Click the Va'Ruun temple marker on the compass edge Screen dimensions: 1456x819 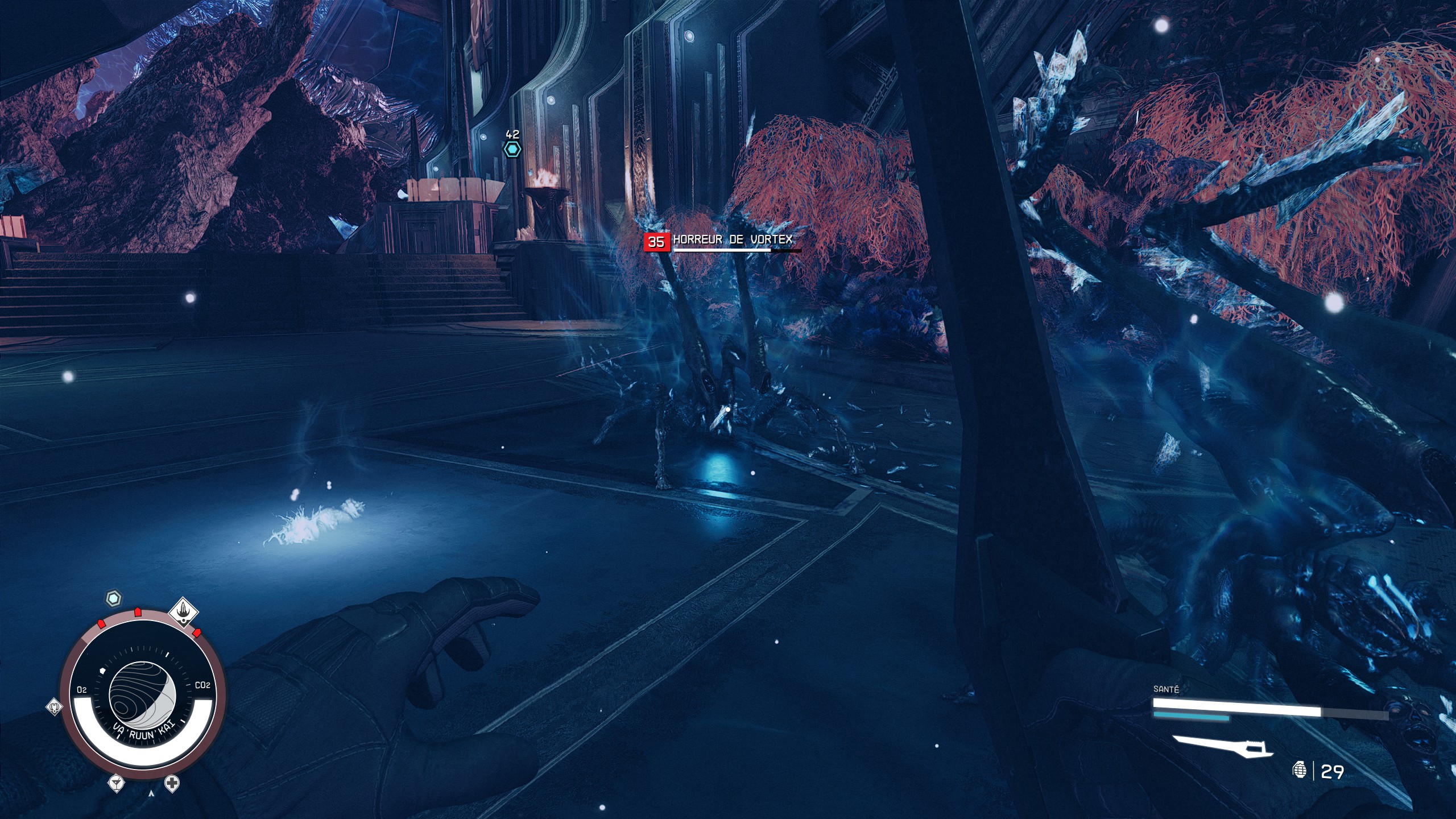click(x=183, y=613)
